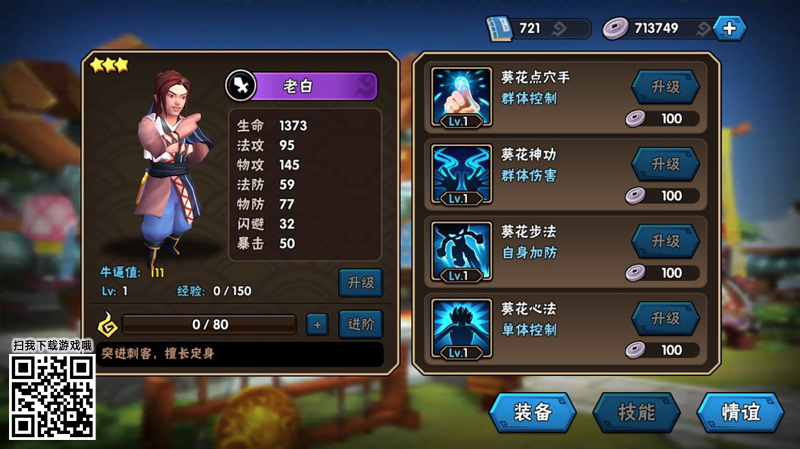The height and width of the screenshot is (449, 800).
Task: Click the 升级 level-up button under hero stats
Action: pos(360,283)
